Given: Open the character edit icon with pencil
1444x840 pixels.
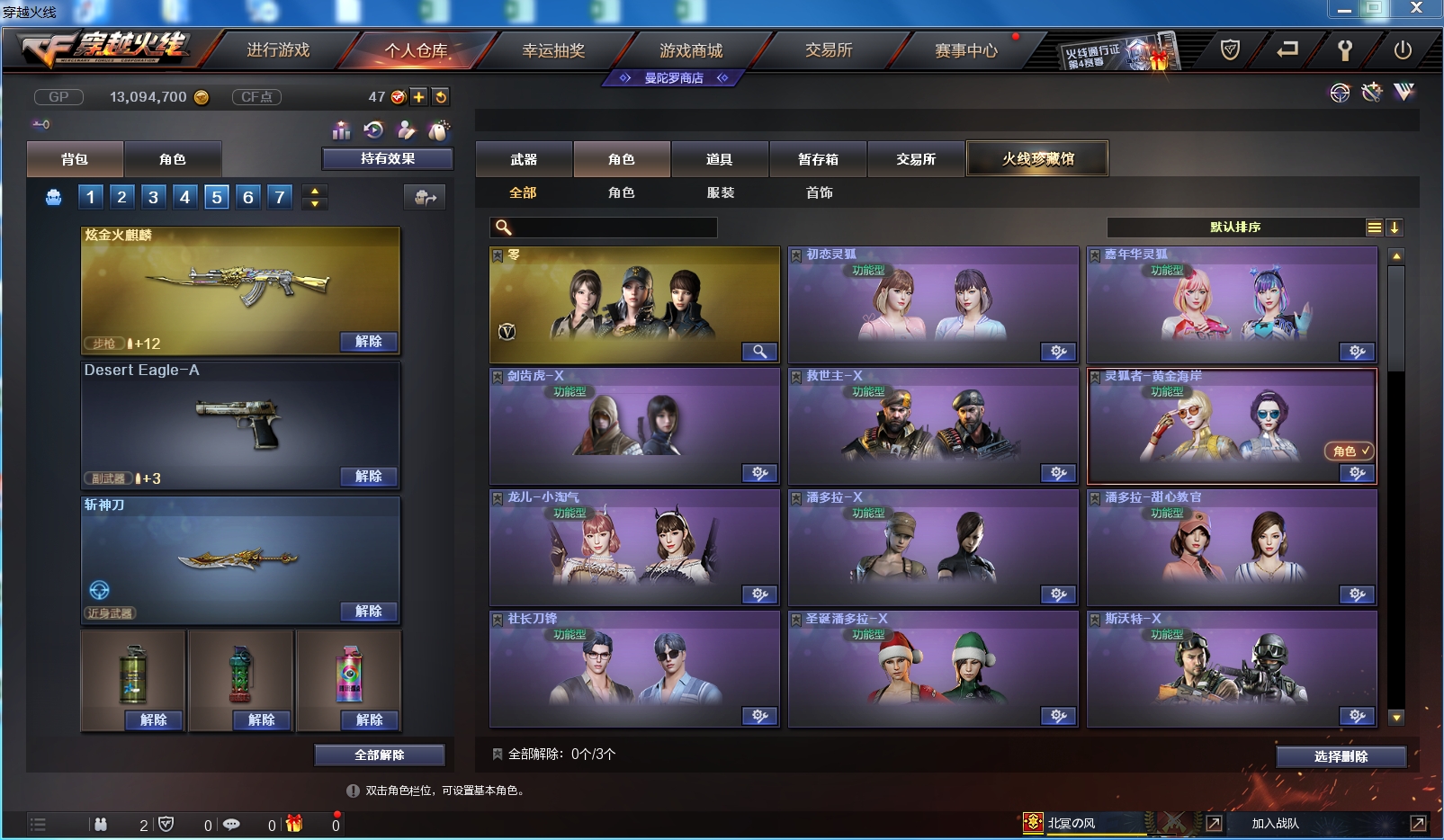Looking at the screenshot, I should pos(408,132).
